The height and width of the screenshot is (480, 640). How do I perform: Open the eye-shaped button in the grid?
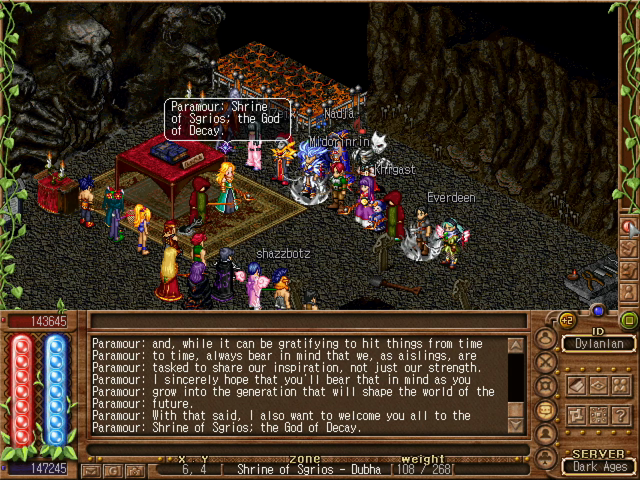(600, 385)
